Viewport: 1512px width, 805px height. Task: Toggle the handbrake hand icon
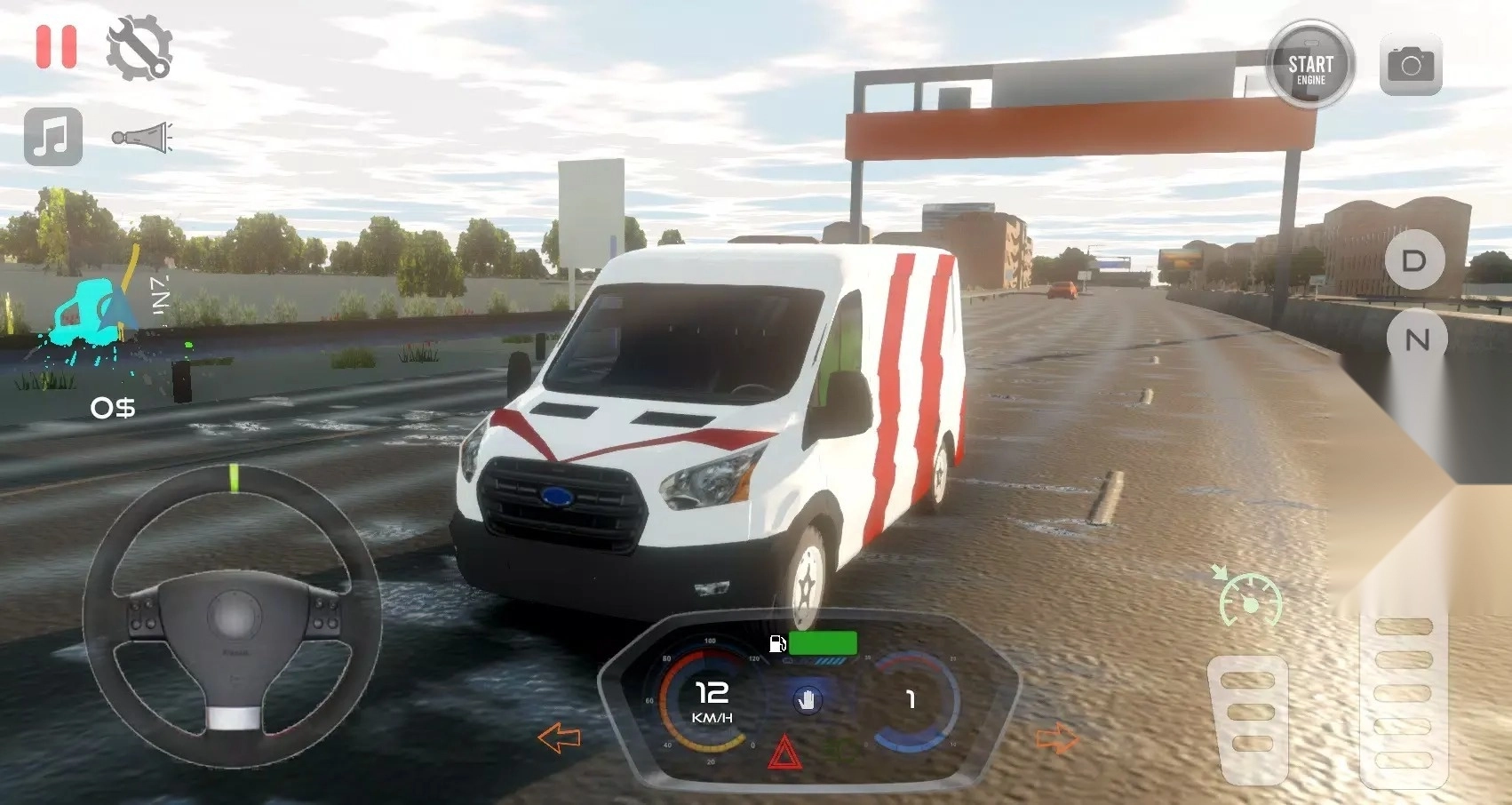pos(807,700)
